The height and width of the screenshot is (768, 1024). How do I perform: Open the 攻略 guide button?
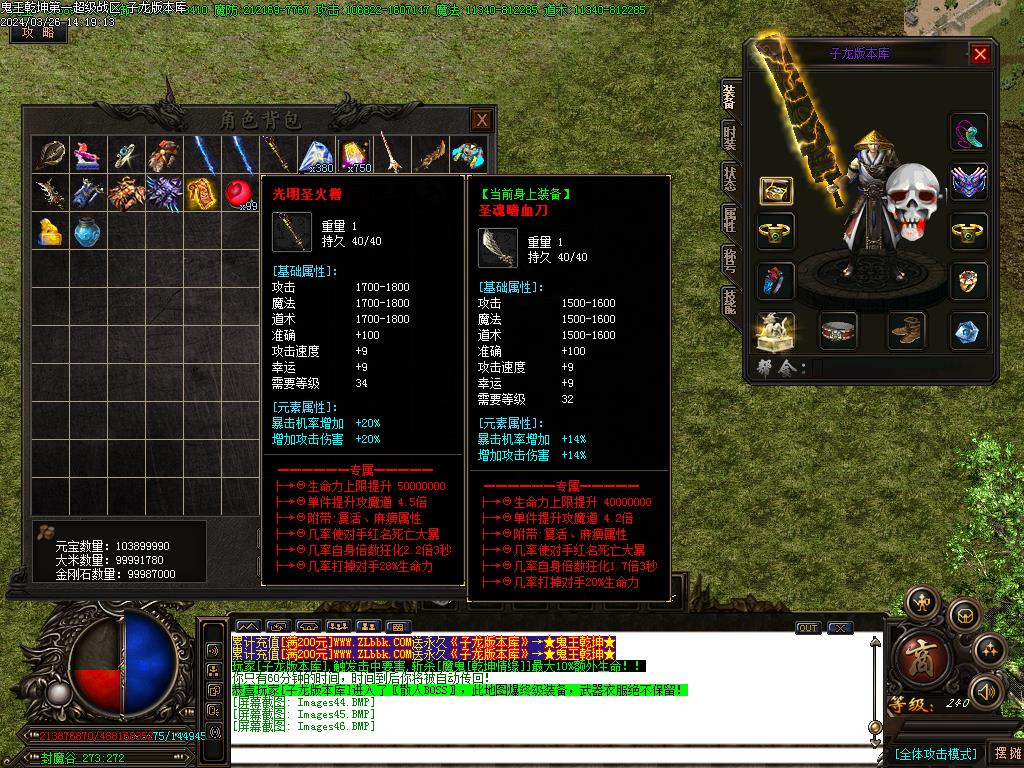tap(38, 33)
